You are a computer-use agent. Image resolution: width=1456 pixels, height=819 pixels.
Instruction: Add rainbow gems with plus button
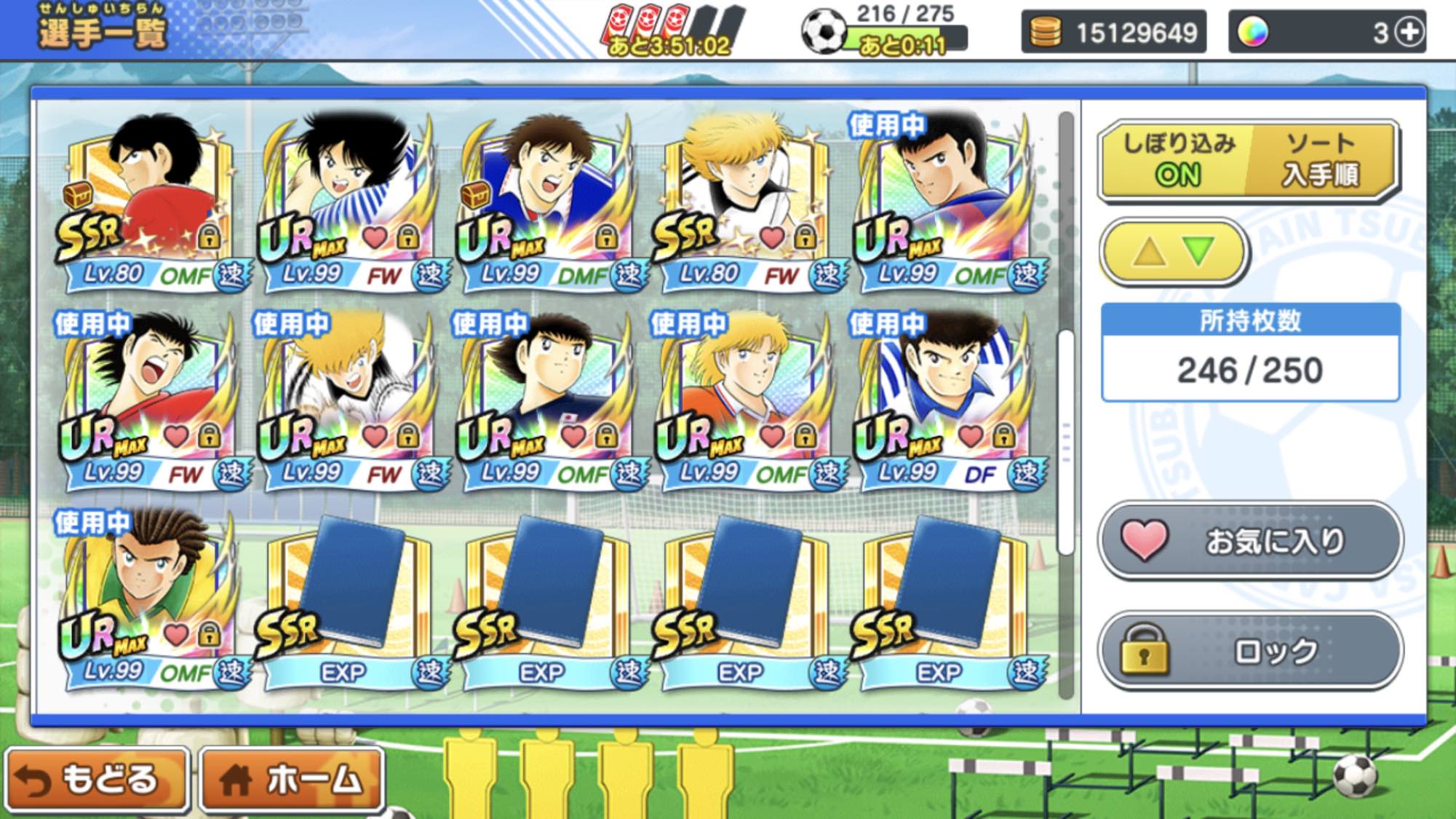point(1410,32)
